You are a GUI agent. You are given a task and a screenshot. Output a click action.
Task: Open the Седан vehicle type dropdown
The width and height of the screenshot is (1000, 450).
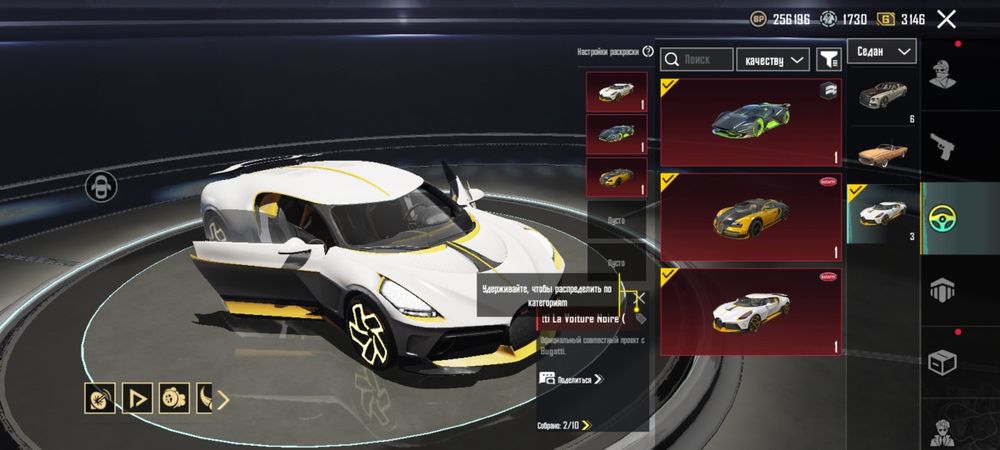pos(882,51)
